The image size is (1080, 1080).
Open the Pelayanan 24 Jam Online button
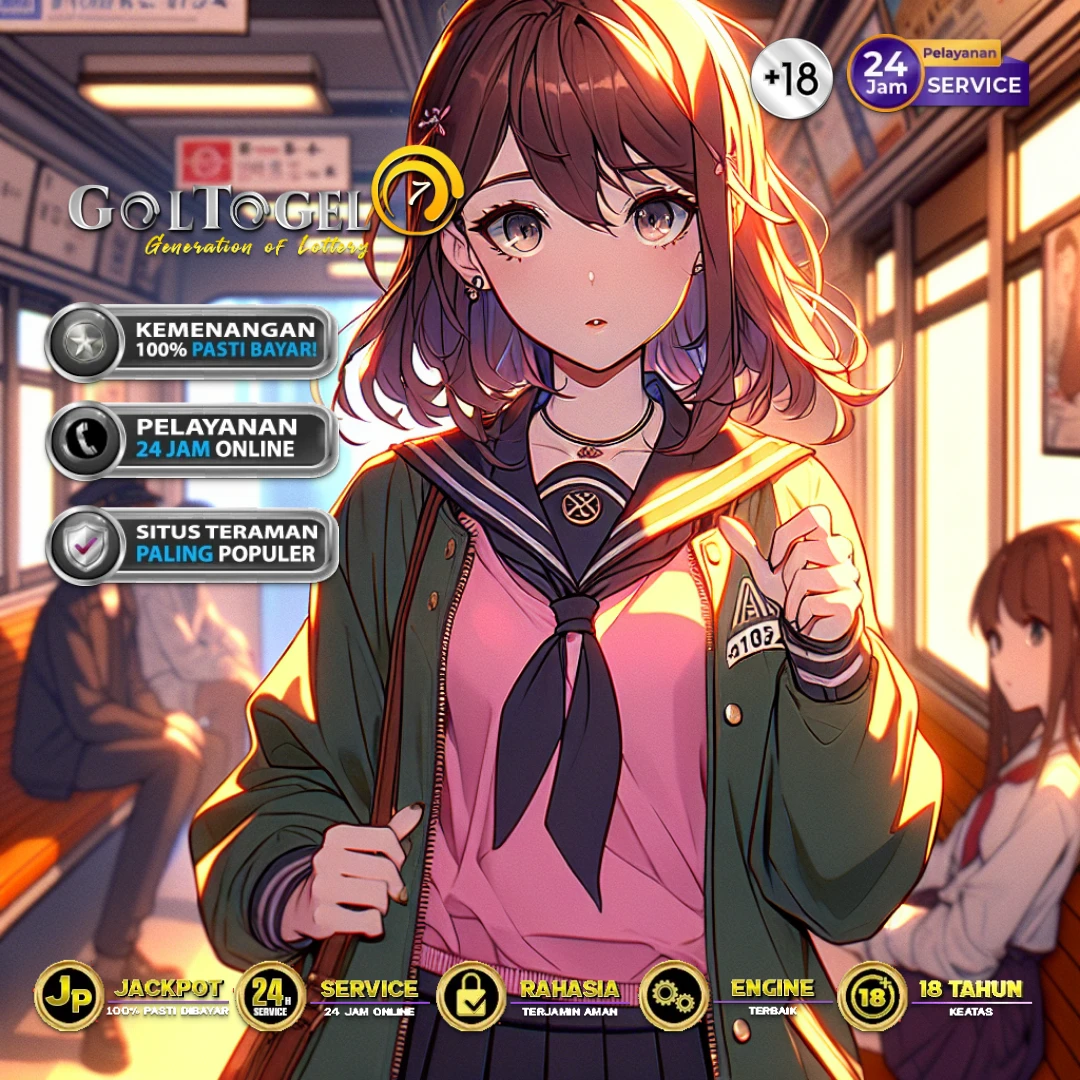(192, 439)
